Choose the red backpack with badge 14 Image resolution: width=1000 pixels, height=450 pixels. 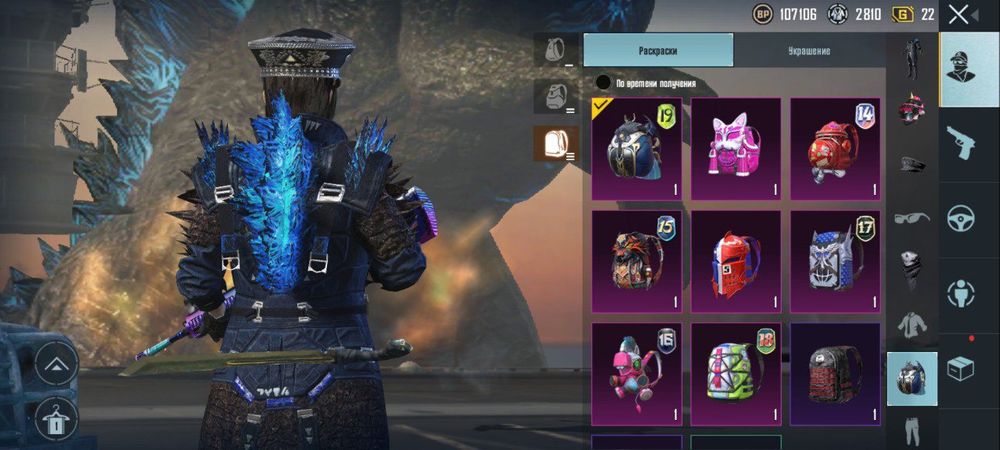click(835, 148)
